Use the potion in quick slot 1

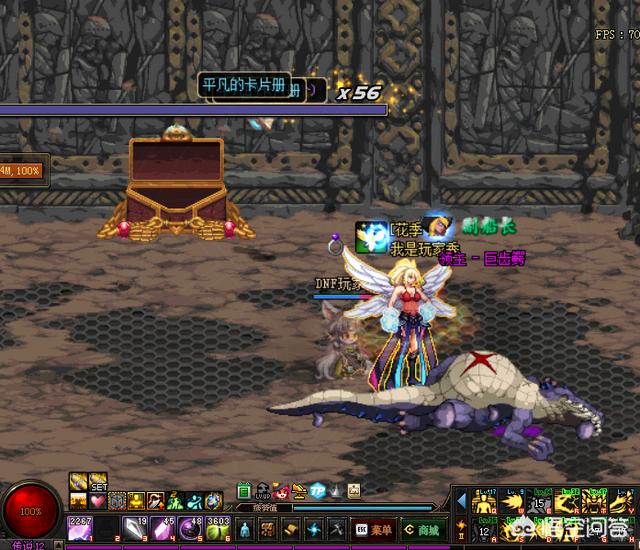tap(79, 528)
